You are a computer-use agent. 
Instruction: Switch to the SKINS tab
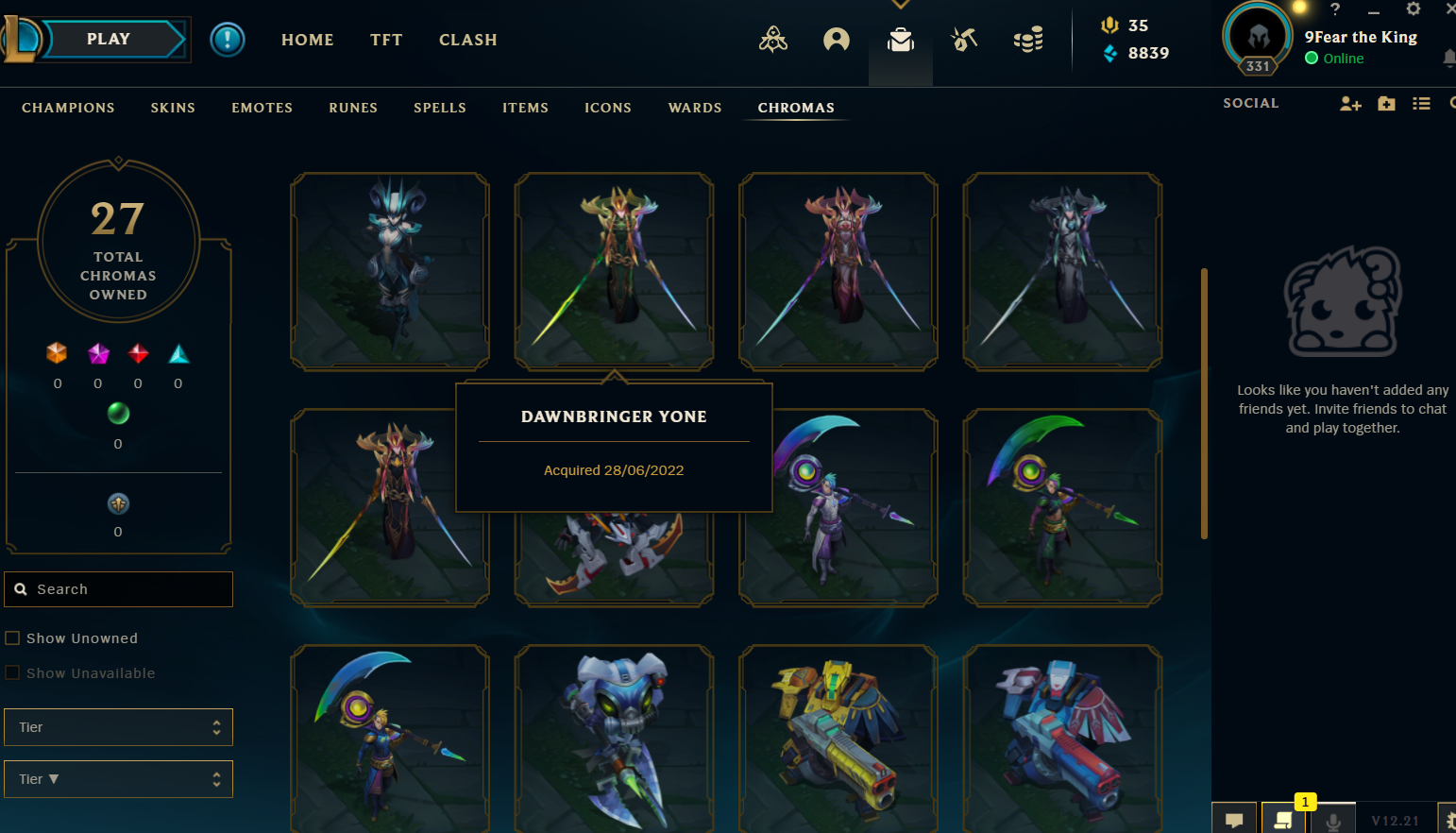click(173, 108)
